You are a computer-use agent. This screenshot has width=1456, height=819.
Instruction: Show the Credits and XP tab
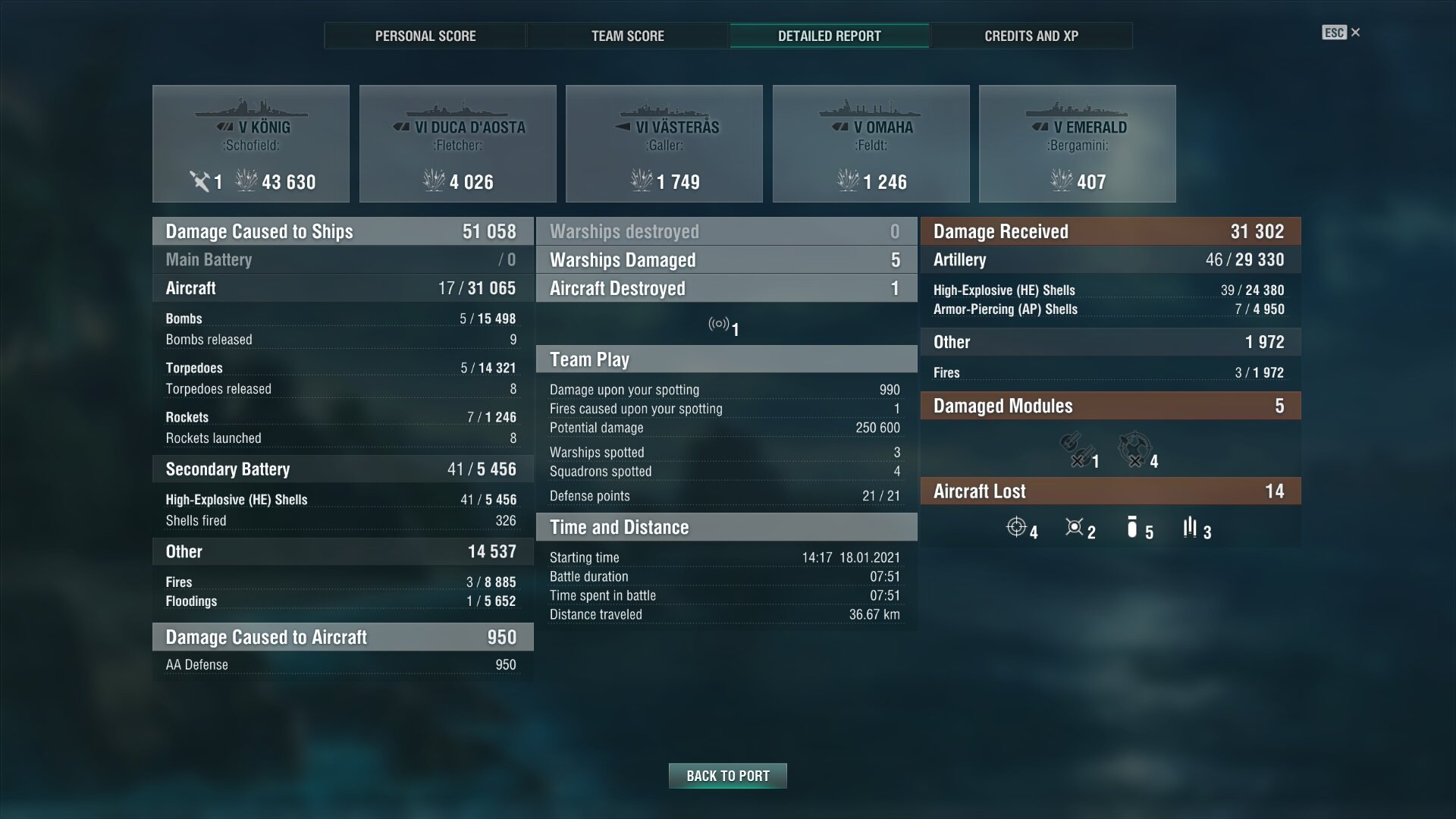[1031, 36]
